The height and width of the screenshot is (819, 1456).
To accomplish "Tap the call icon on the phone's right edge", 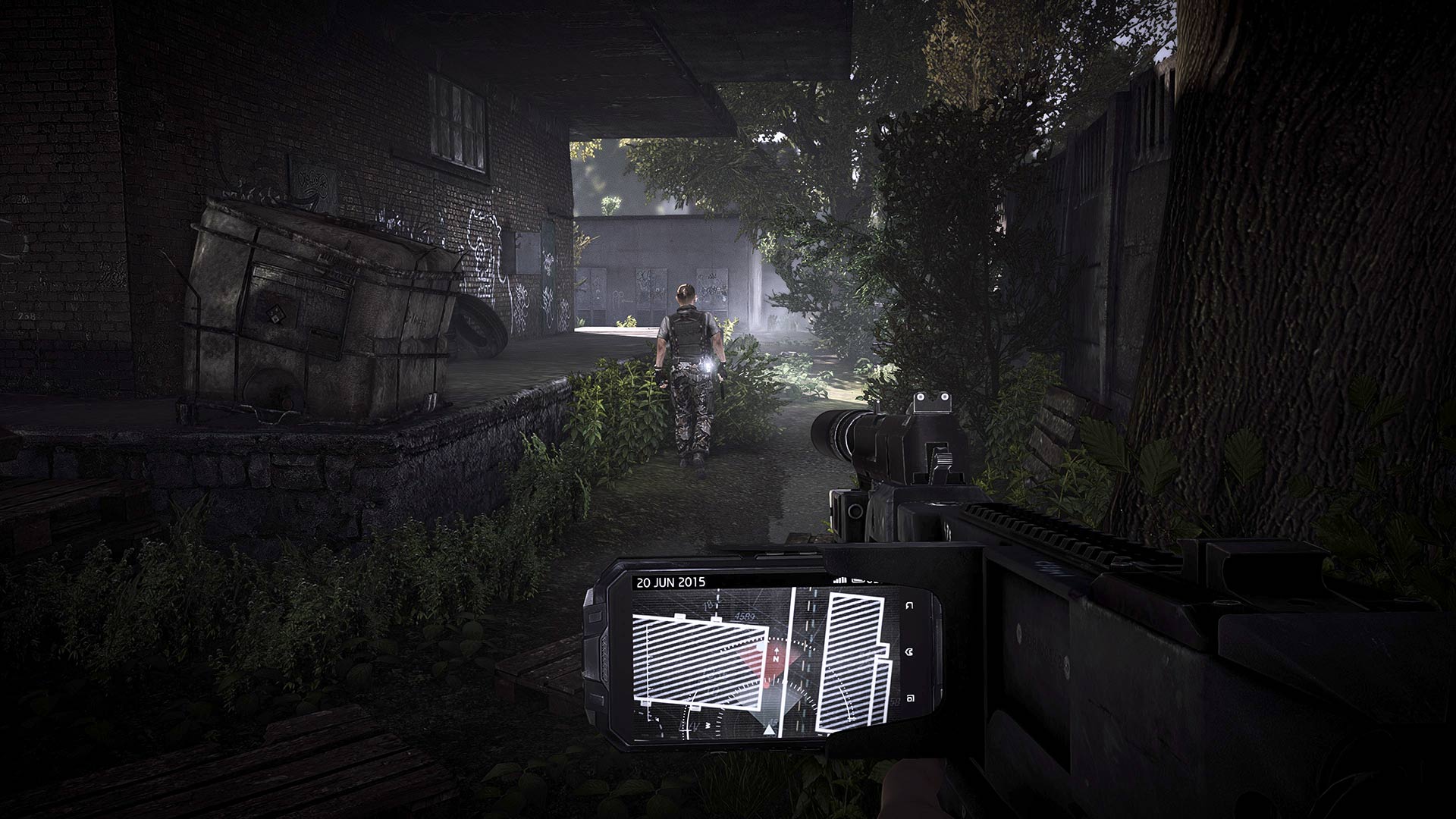I will pyautogui.click(x=908, y=651).
